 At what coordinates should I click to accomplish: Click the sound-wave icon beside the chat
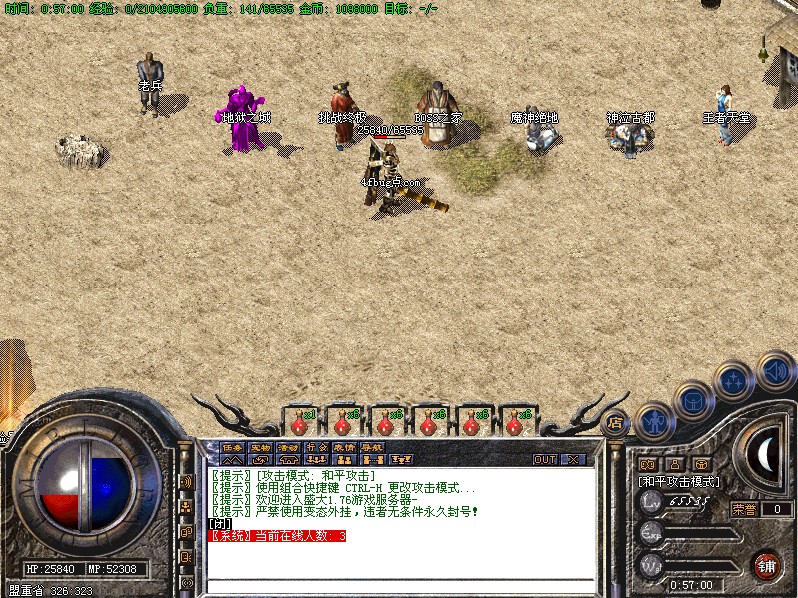click(x=186, y=481)
